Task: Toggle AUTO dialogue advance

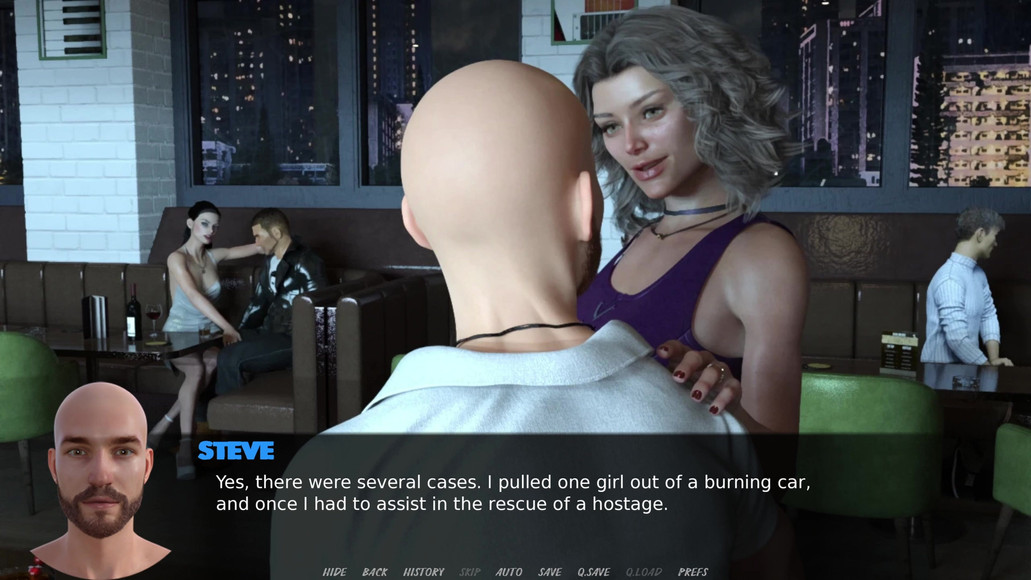Action: (x=509, y=572)
